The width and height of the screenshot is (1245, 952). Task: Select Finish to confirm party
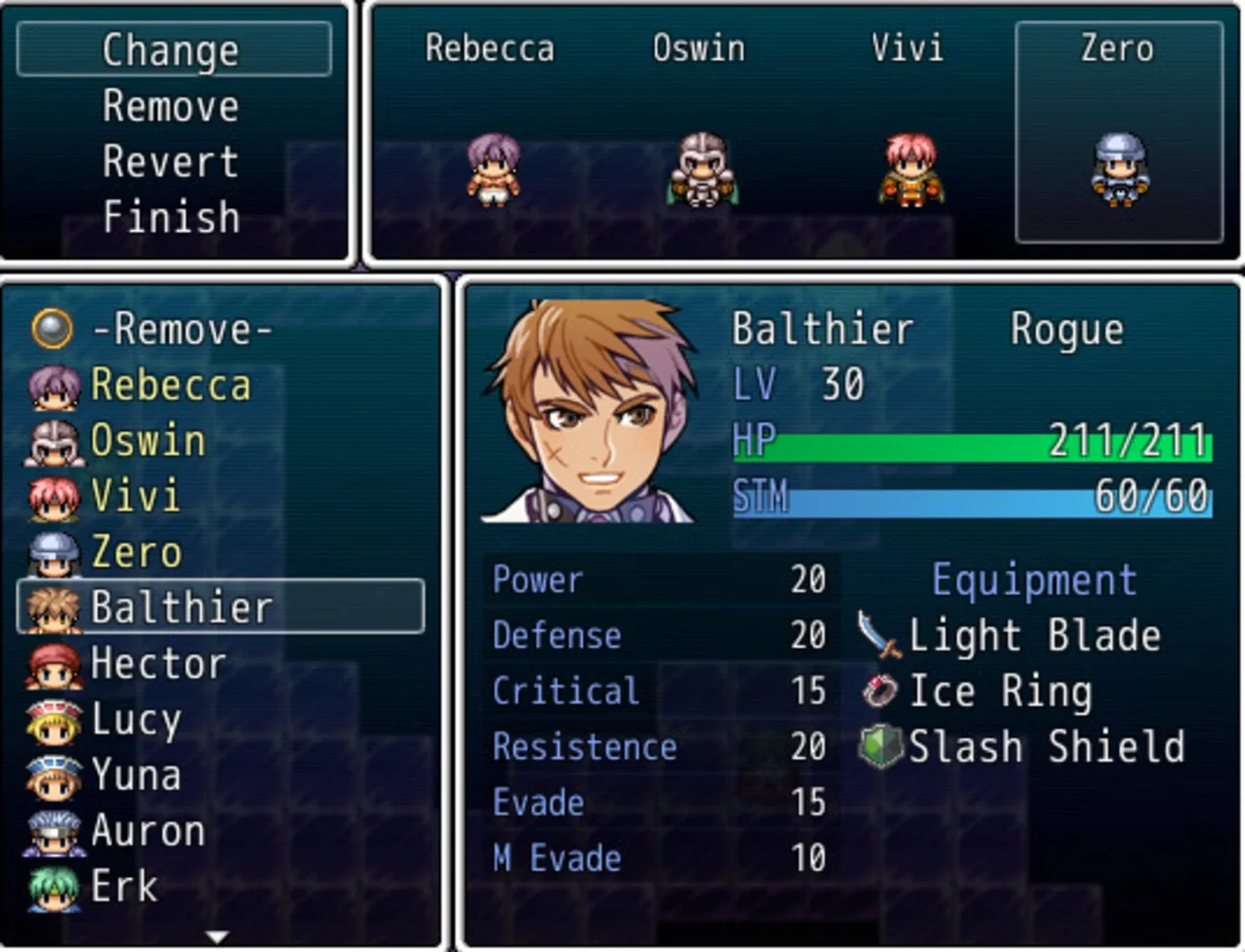[x=171, y=218]
